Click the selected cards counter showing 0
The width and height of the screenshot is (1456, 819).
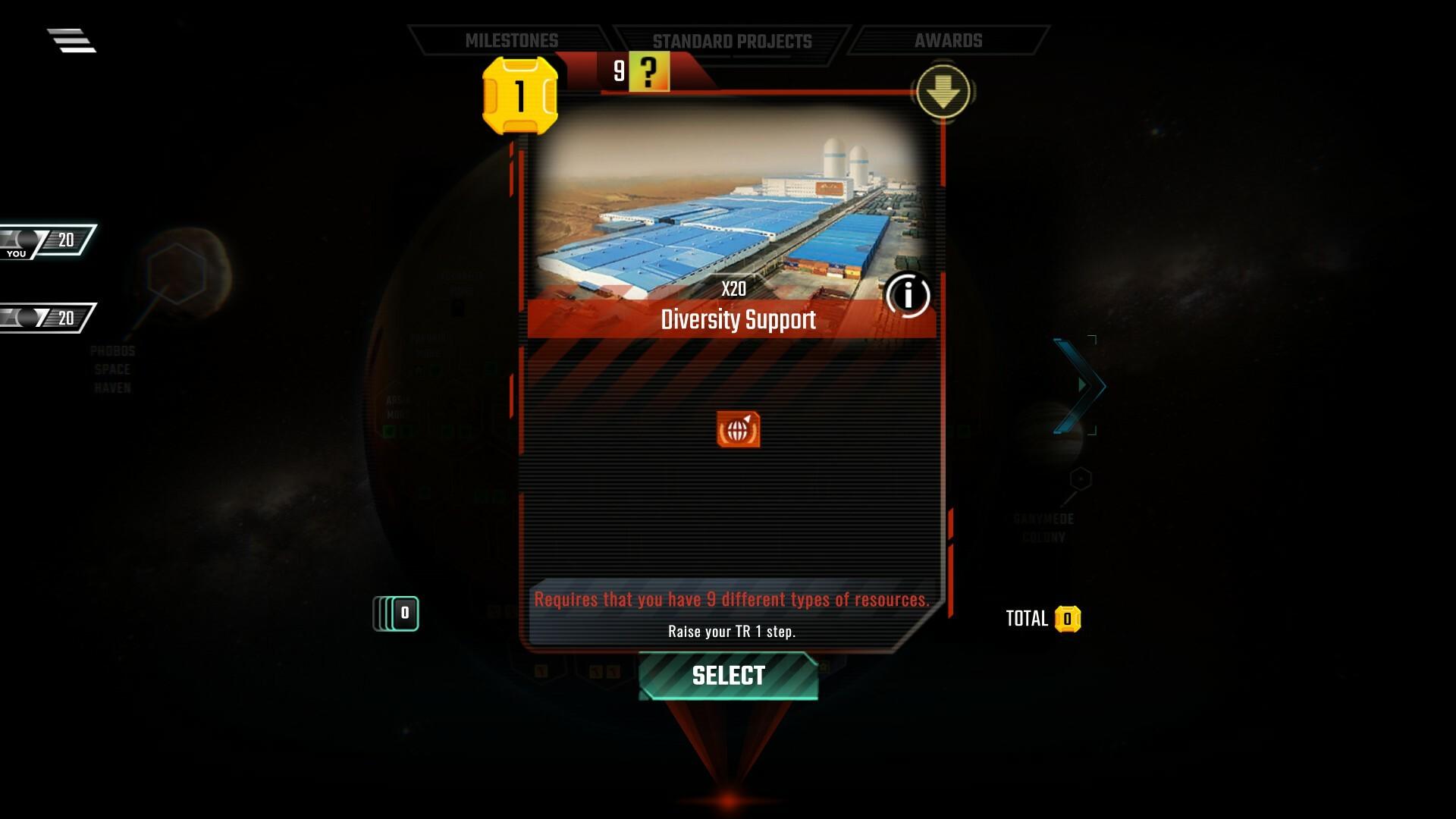pyautogui.click(x=395, y=613)
